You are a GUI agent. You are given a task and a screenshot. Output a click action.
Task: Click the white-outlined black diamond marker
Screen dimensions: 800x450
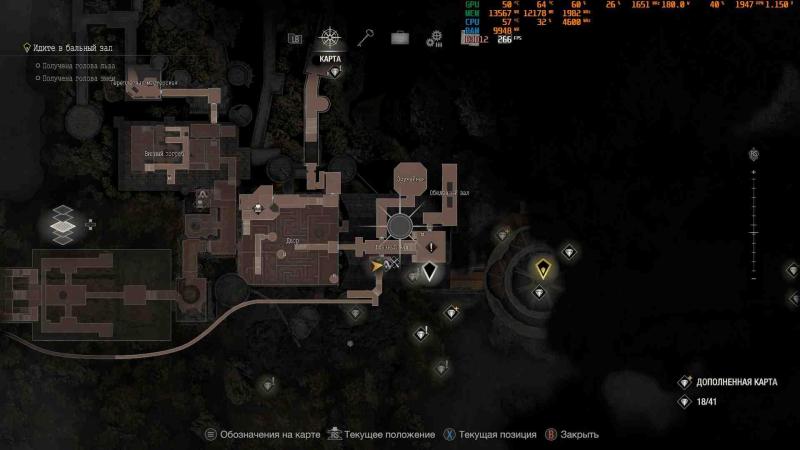(x=430, y=270)
